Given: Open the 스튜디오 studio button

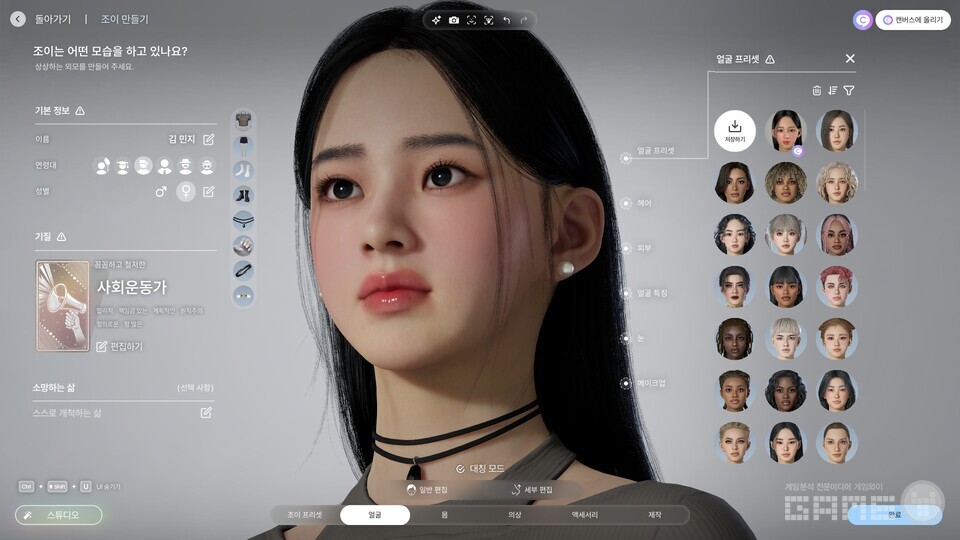Looking at the screenshot, I should [59, 515].
